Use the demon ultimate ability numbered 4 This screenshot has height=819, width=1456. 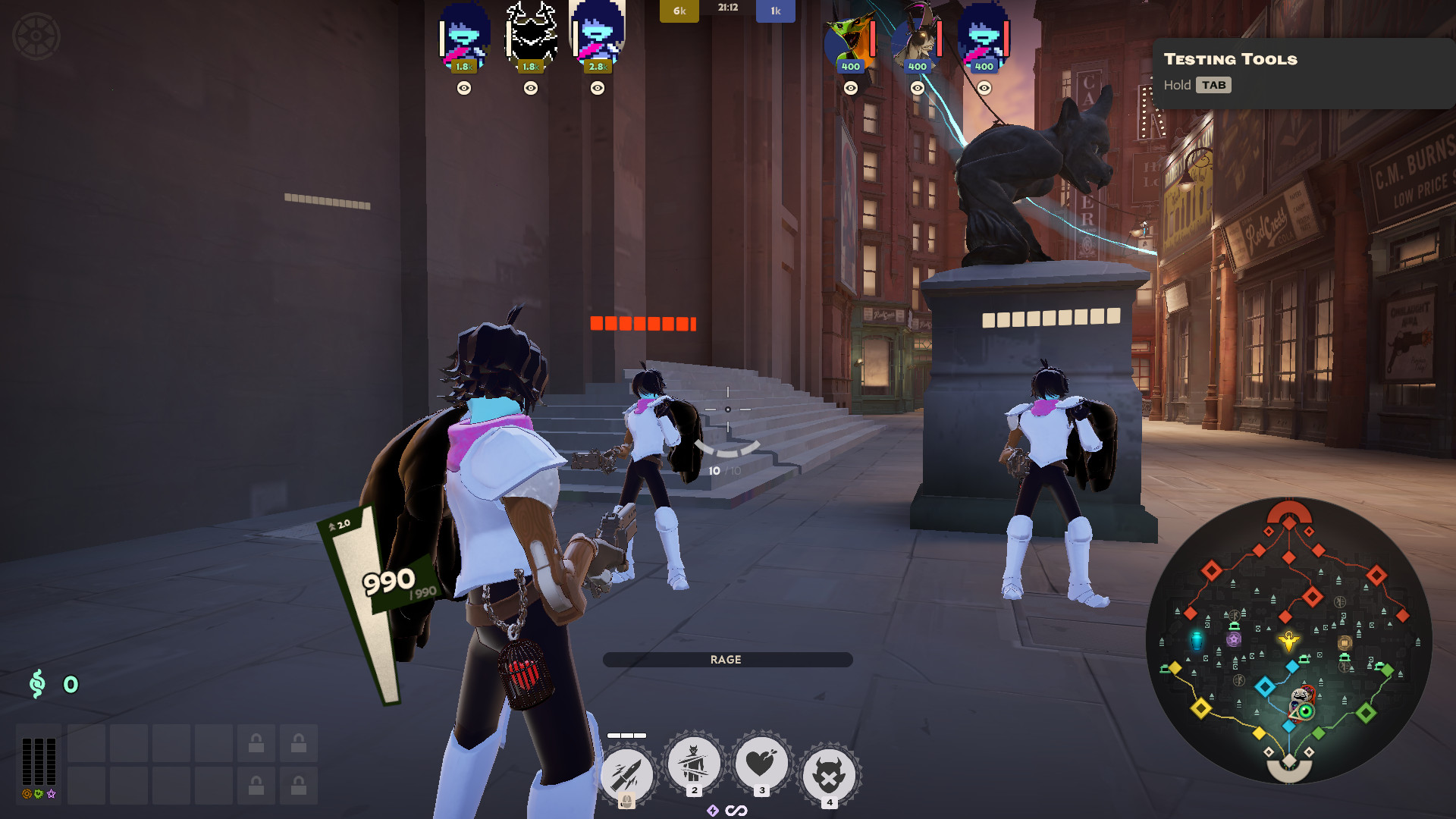[830, 768]
